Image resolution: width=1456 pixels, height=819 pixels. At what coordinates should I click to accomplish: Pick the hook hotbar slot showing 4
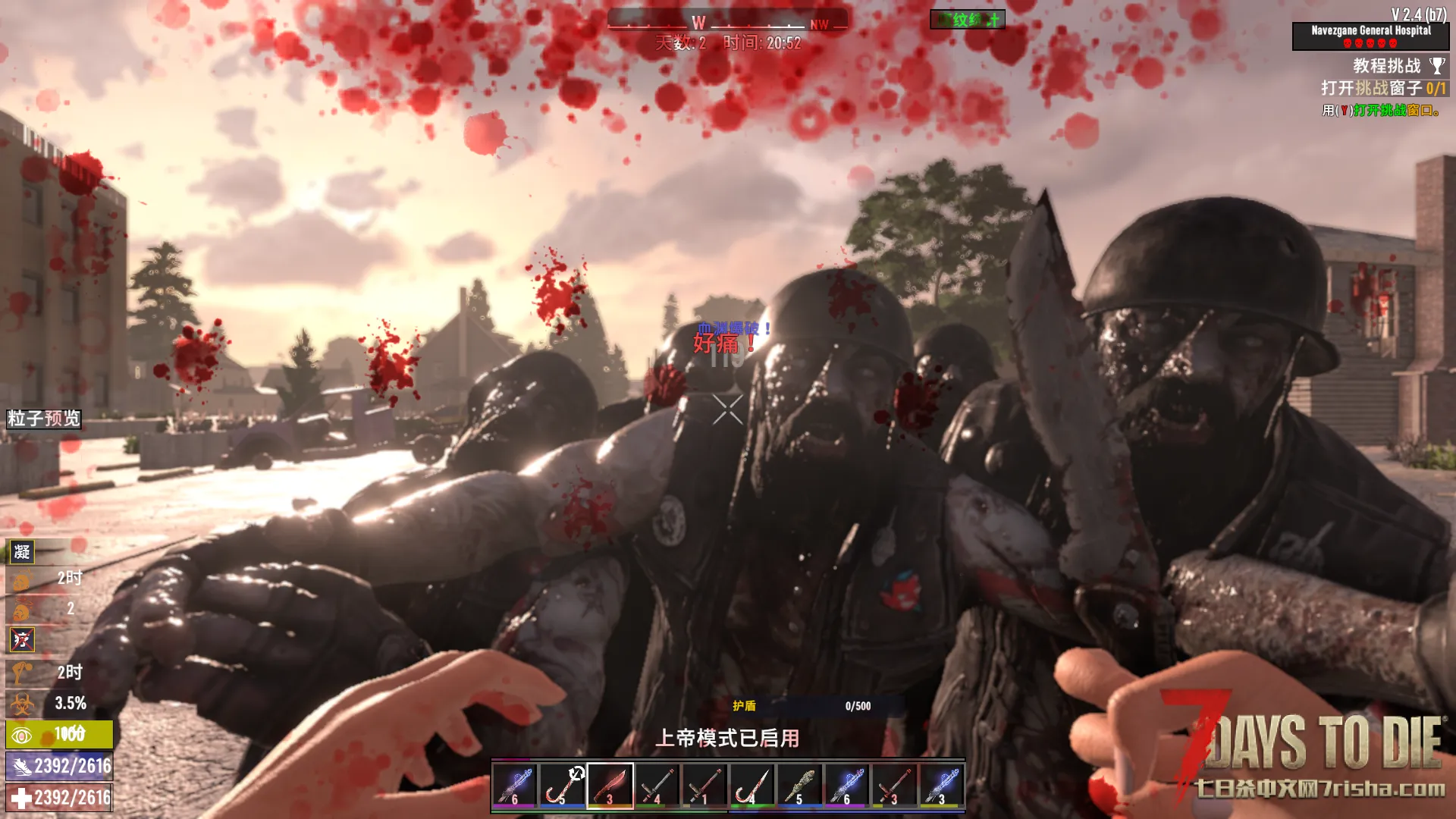point(752,786)
